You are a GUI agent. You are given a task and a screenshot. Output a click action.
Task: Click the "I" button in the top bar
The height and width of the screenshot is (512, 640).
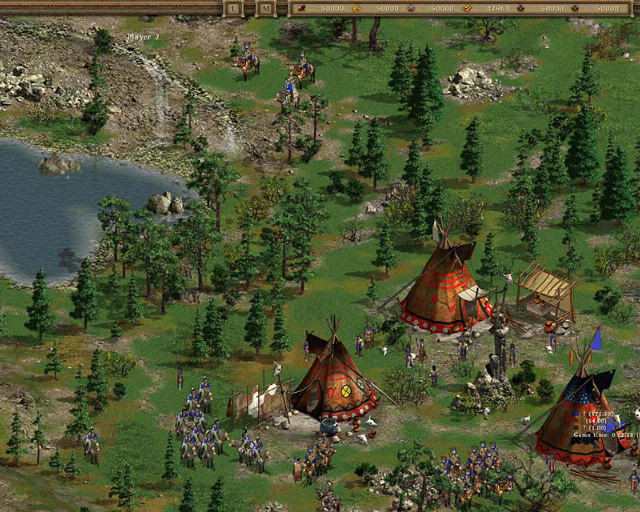[233, 8]
